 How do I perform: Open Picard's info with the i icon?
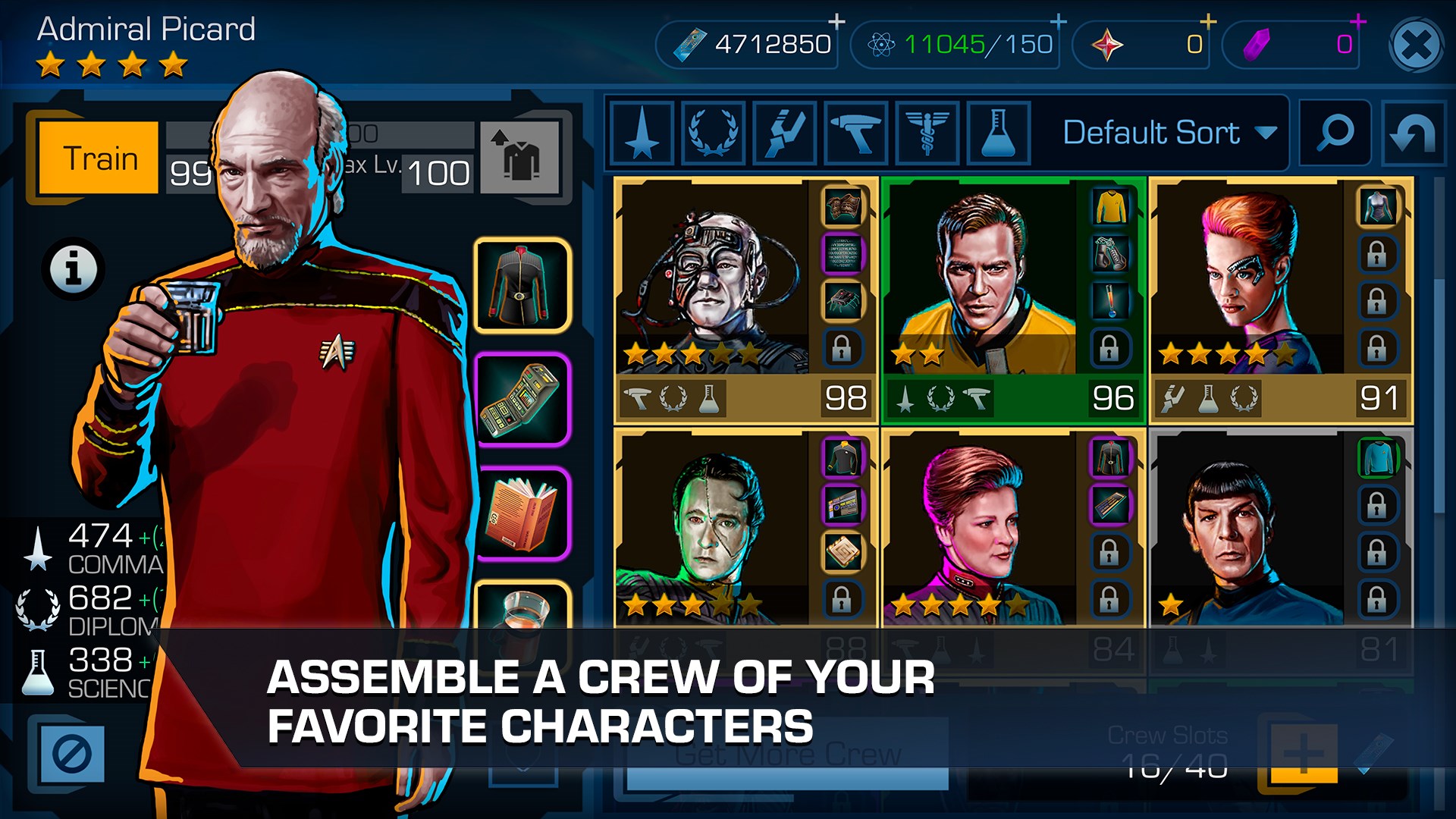pyautogui.click(x=74, y=268)
